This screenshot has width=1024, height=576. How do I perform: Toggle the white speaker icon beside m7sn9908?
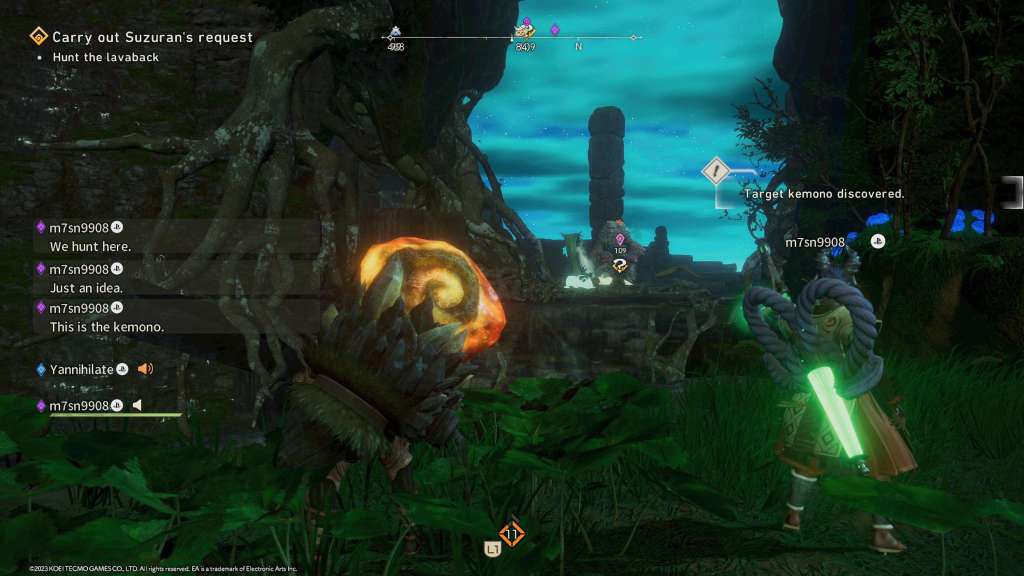click(138, 405)
